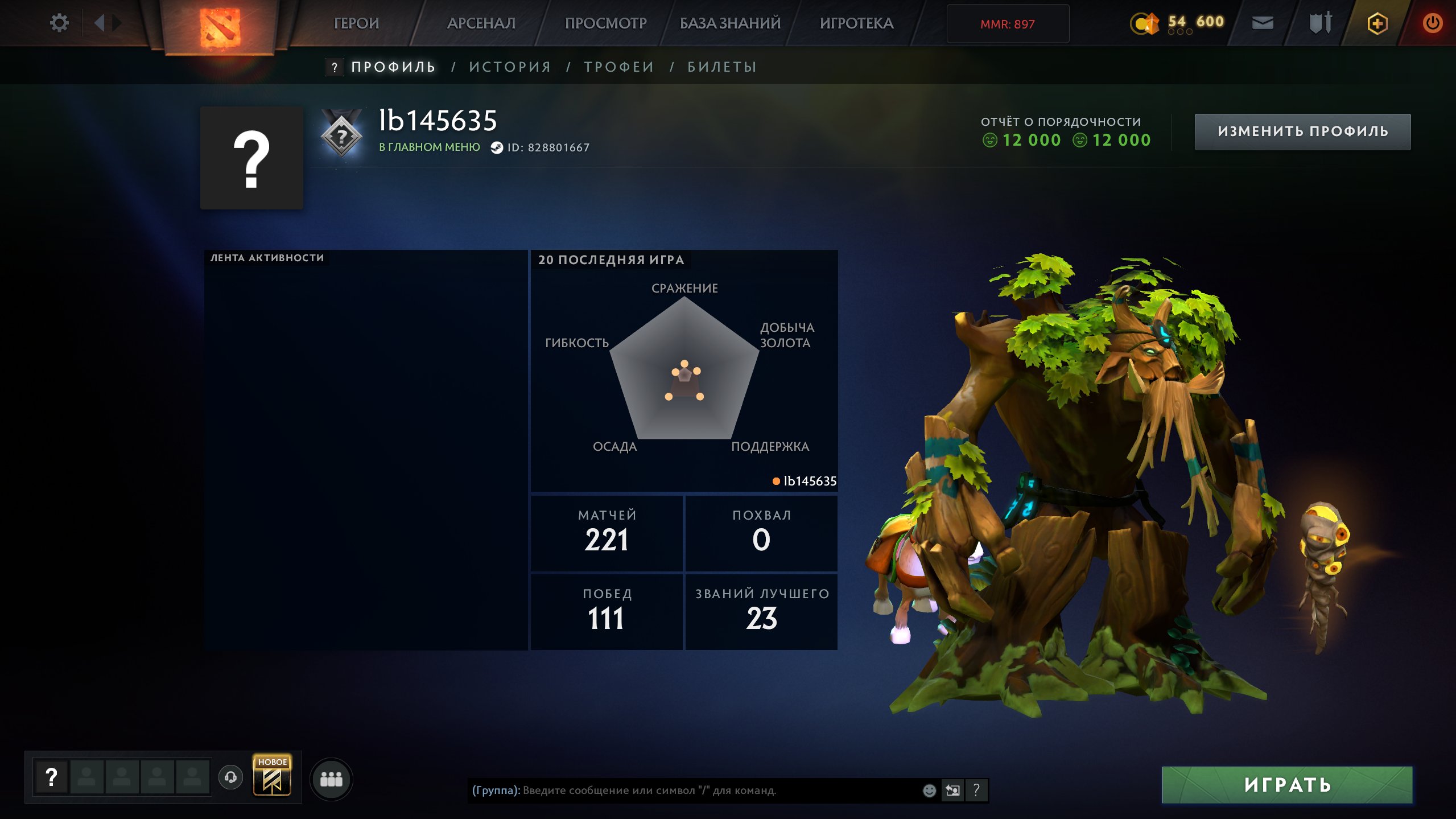The width and height of the screenshot is (1456, 819).
Task: Open the Герои section
Action: click(x=356, y=23)
